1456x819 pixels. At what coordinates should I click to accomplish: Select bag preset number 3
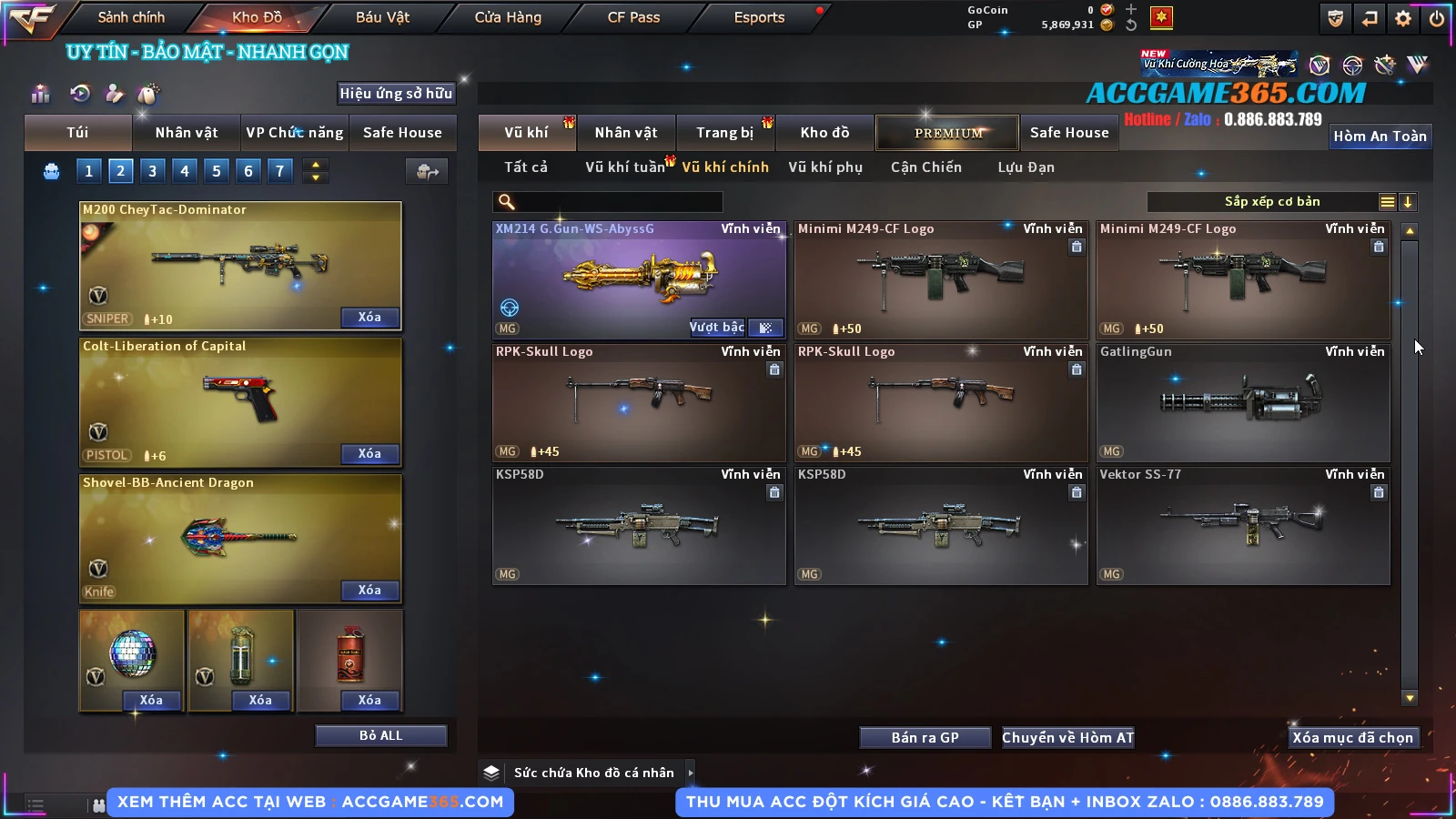(153, 170)
